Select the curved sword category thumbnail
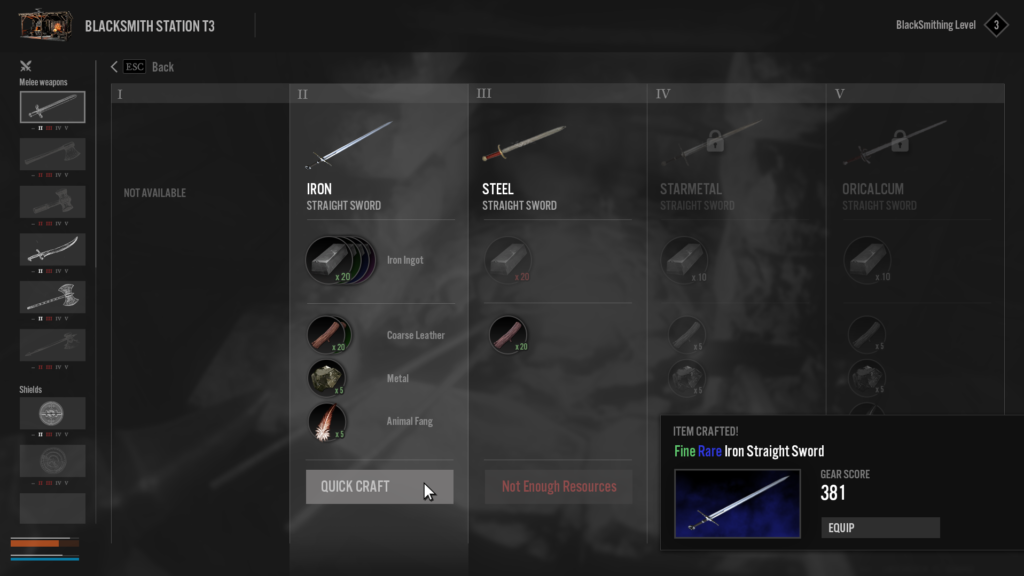The width and height of the screenshot is (1024, 576). click(53, 249)
